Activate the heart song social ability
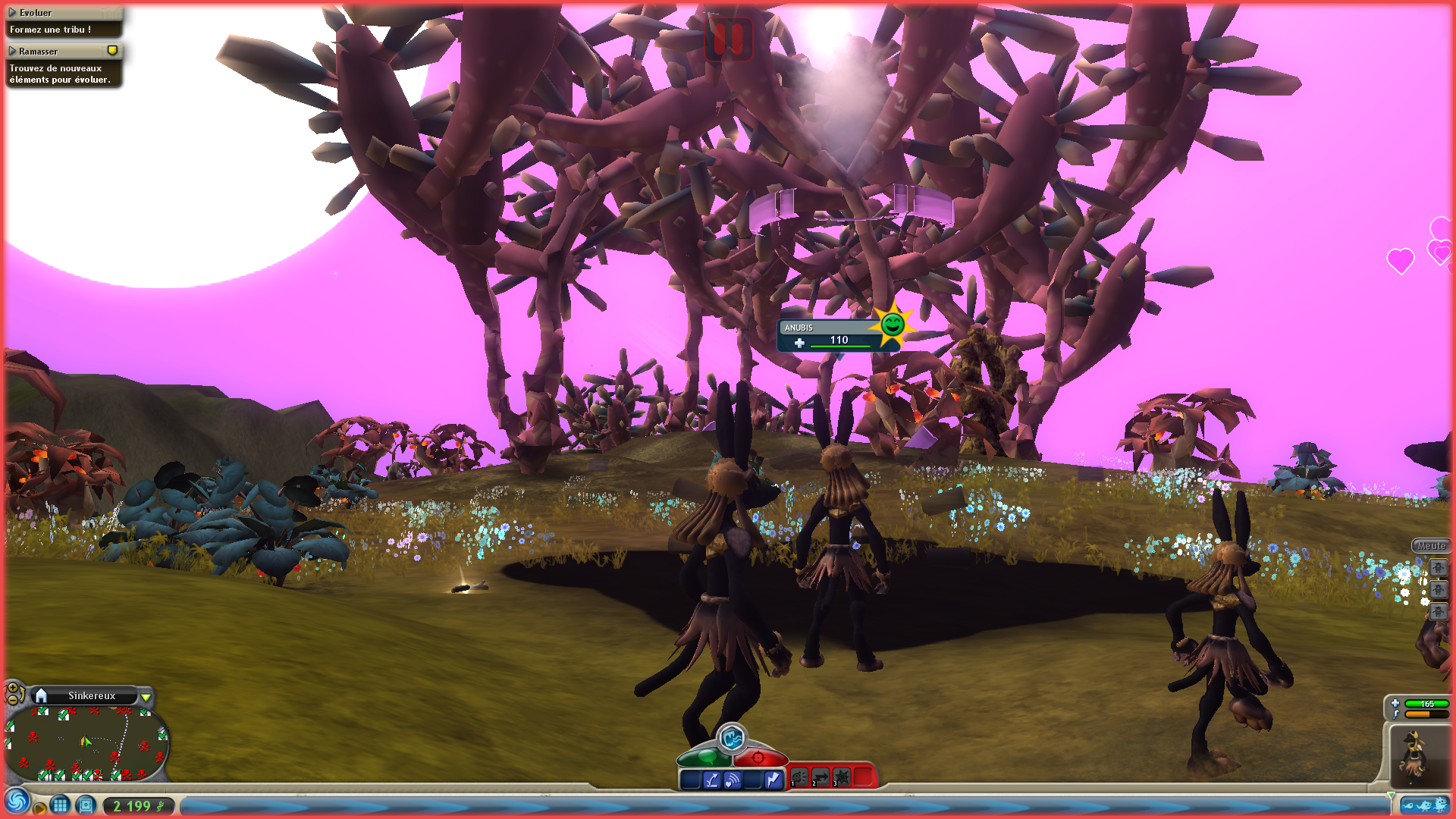 click(x=732, y=780)
